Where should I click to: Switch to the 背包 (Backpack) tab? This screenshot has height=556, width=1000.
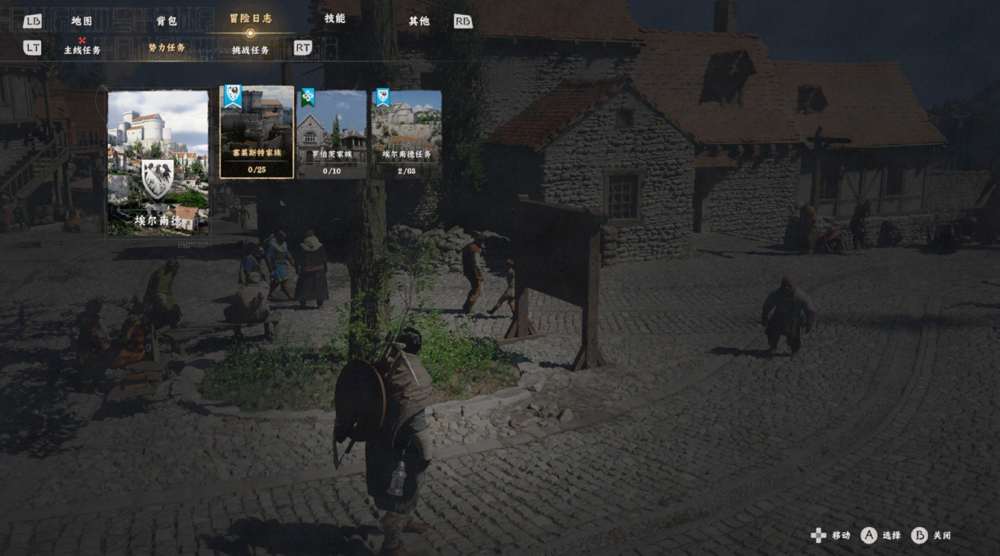click(x=166, y=20)
